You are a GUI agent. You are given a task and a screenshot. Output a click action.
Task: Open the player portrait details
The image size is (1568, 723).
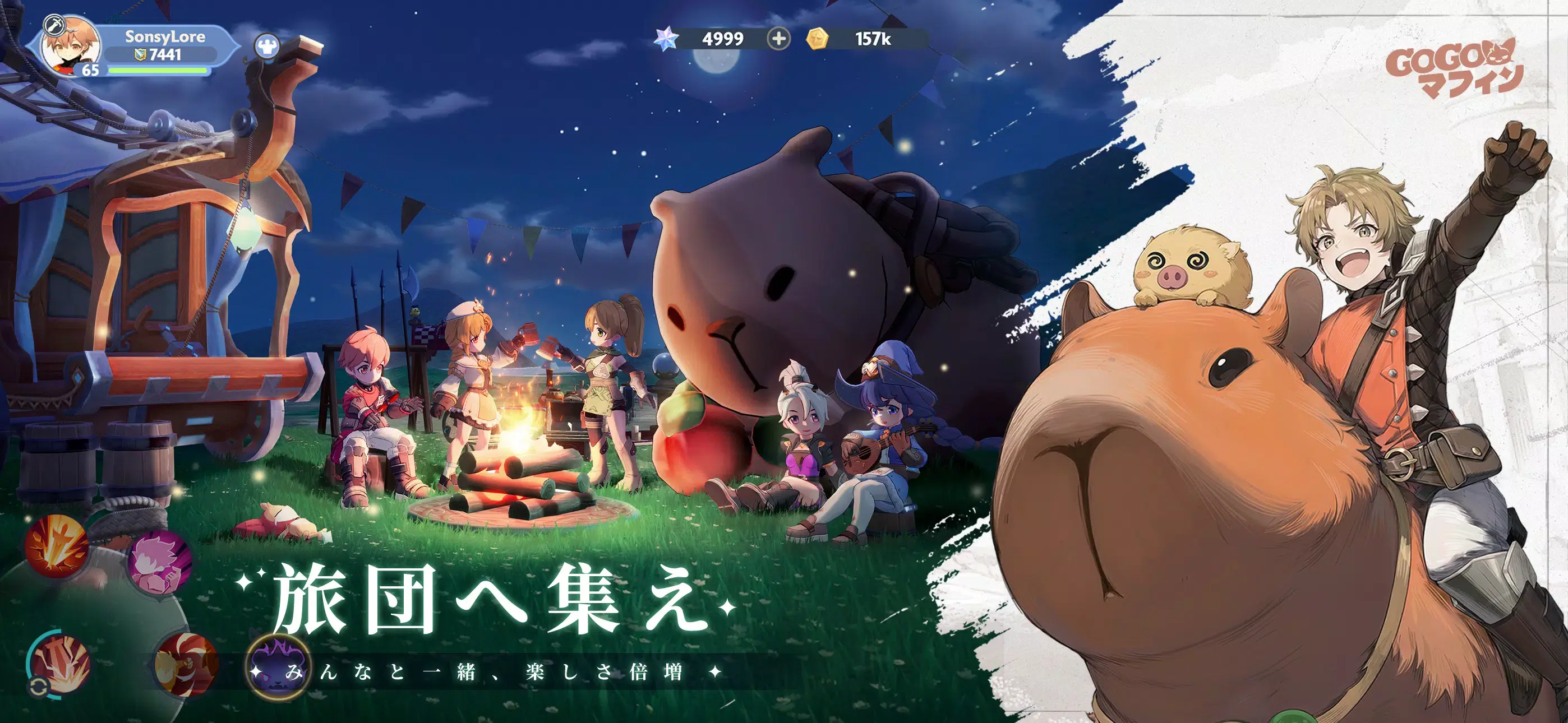pyautogui.click(x=71, y=47)
